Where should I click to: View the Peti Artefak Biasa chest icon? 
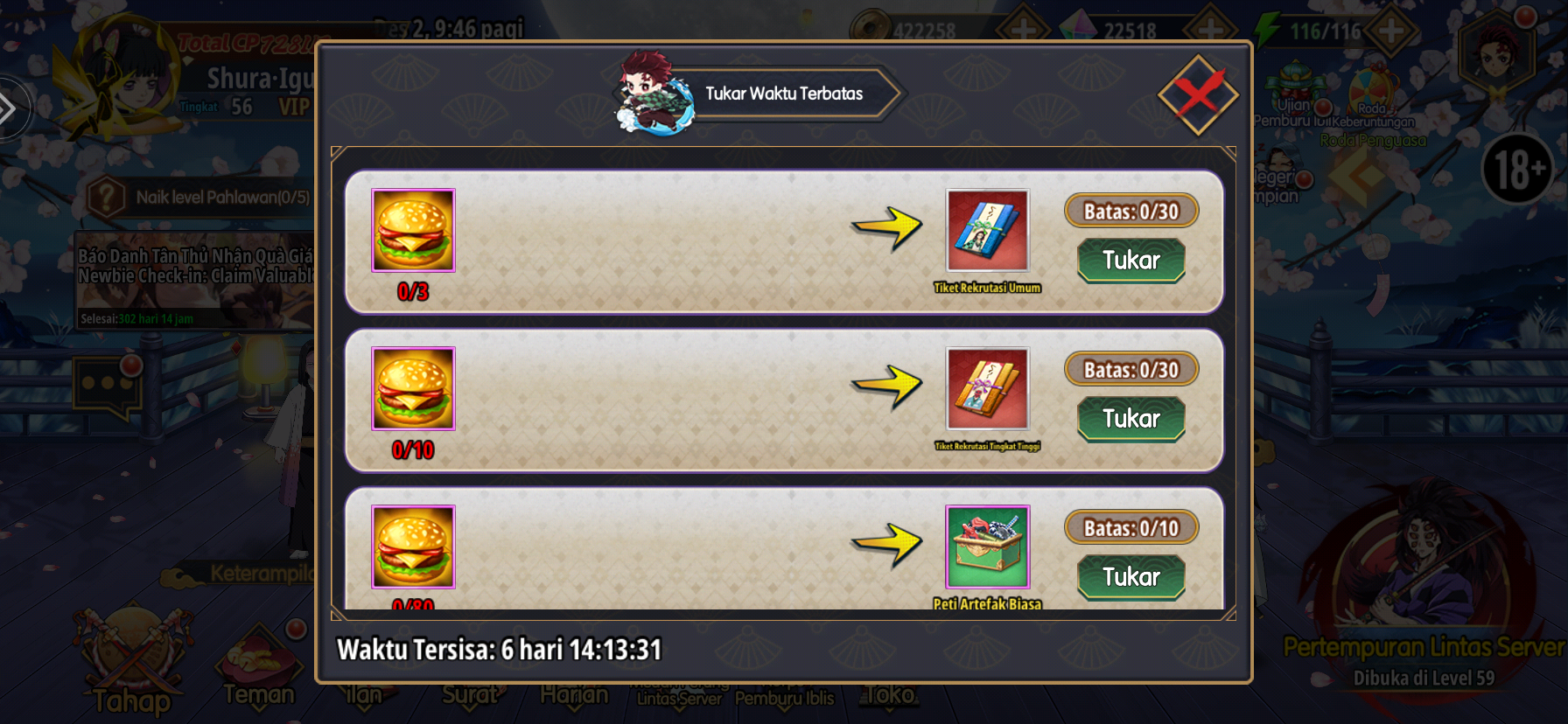987,547
